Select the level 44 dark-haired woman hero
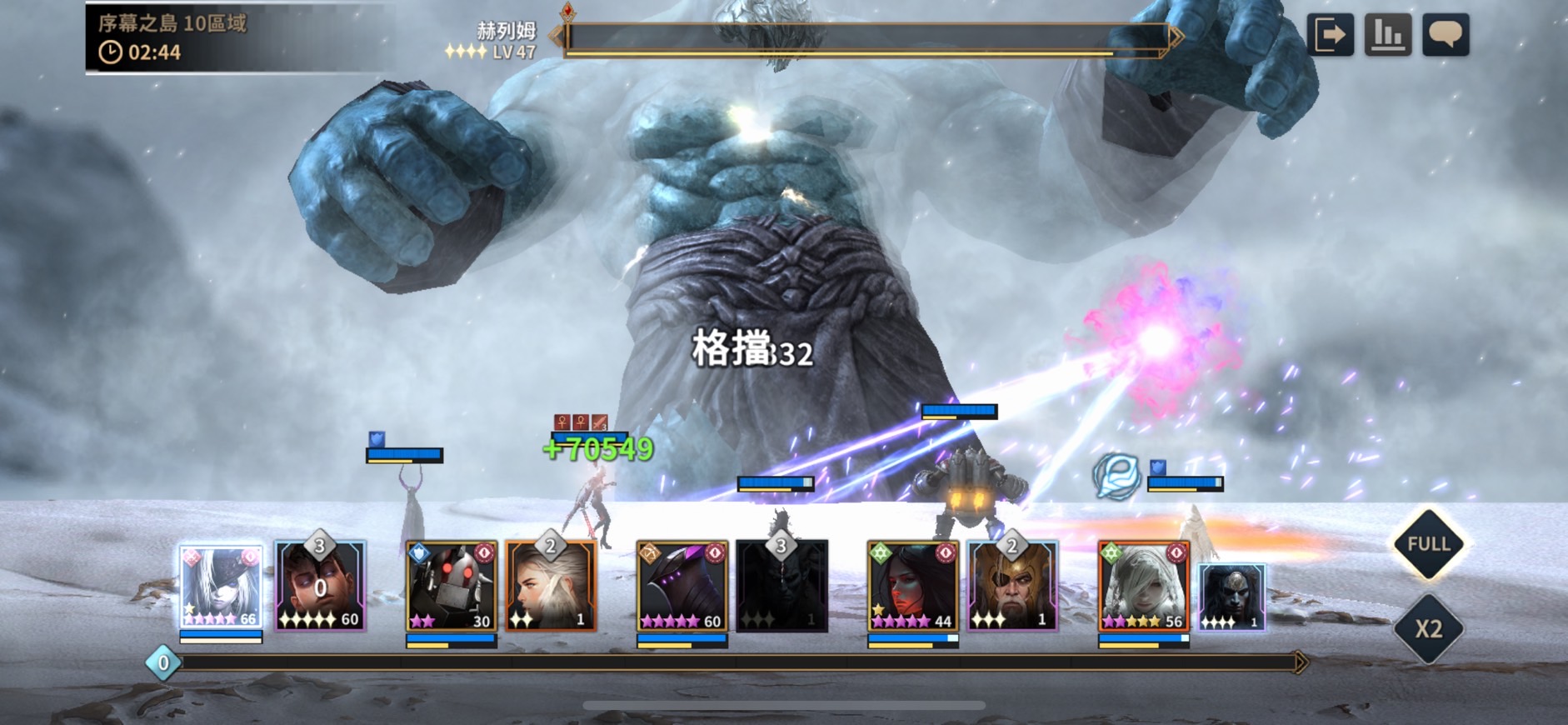1568x725 pixels. tap(912, 587)
